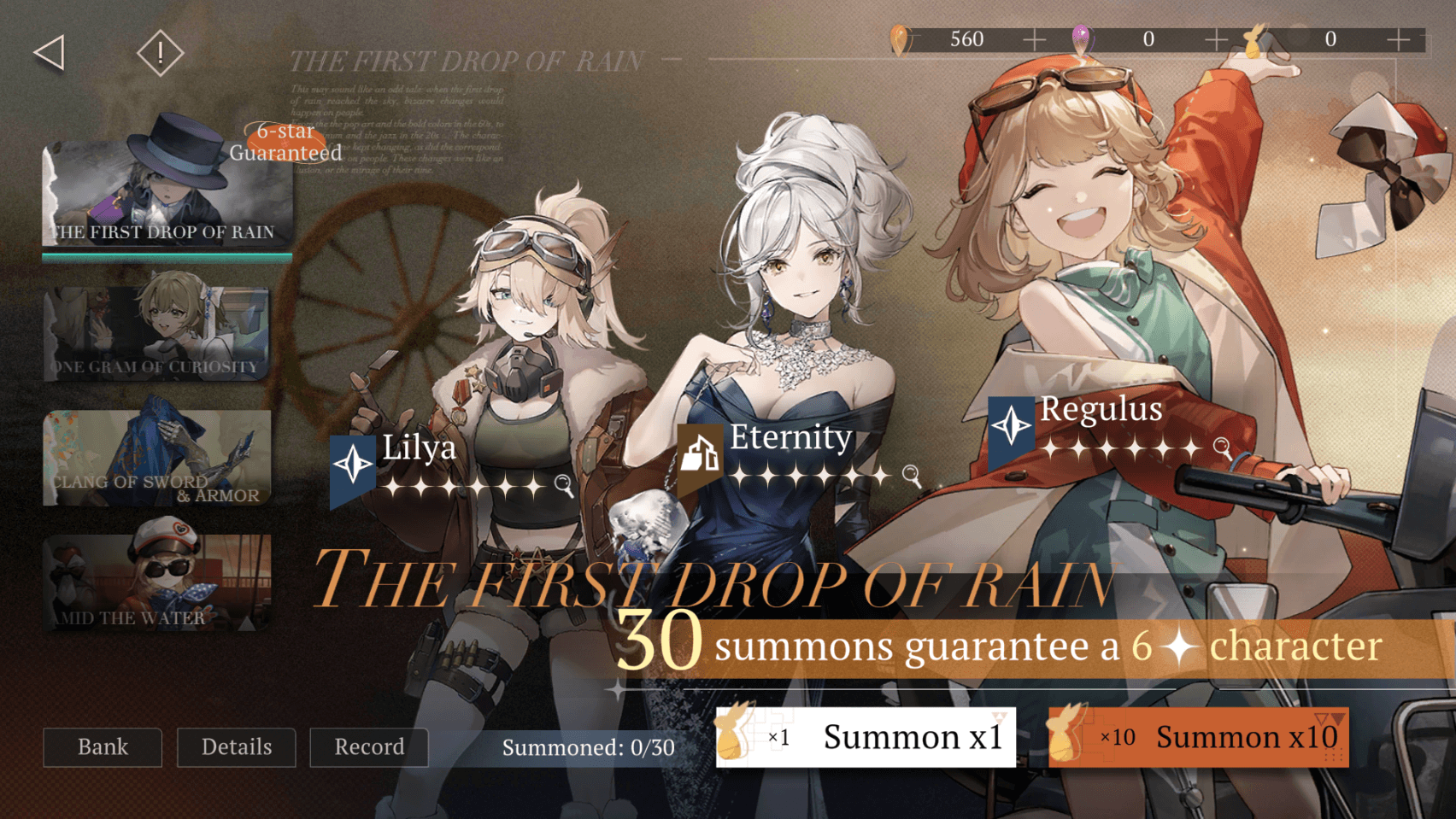Open the Amid the Water banner
Image resolution: width=1456 pixels, height=819 pixels.
[x=157, y=583]
